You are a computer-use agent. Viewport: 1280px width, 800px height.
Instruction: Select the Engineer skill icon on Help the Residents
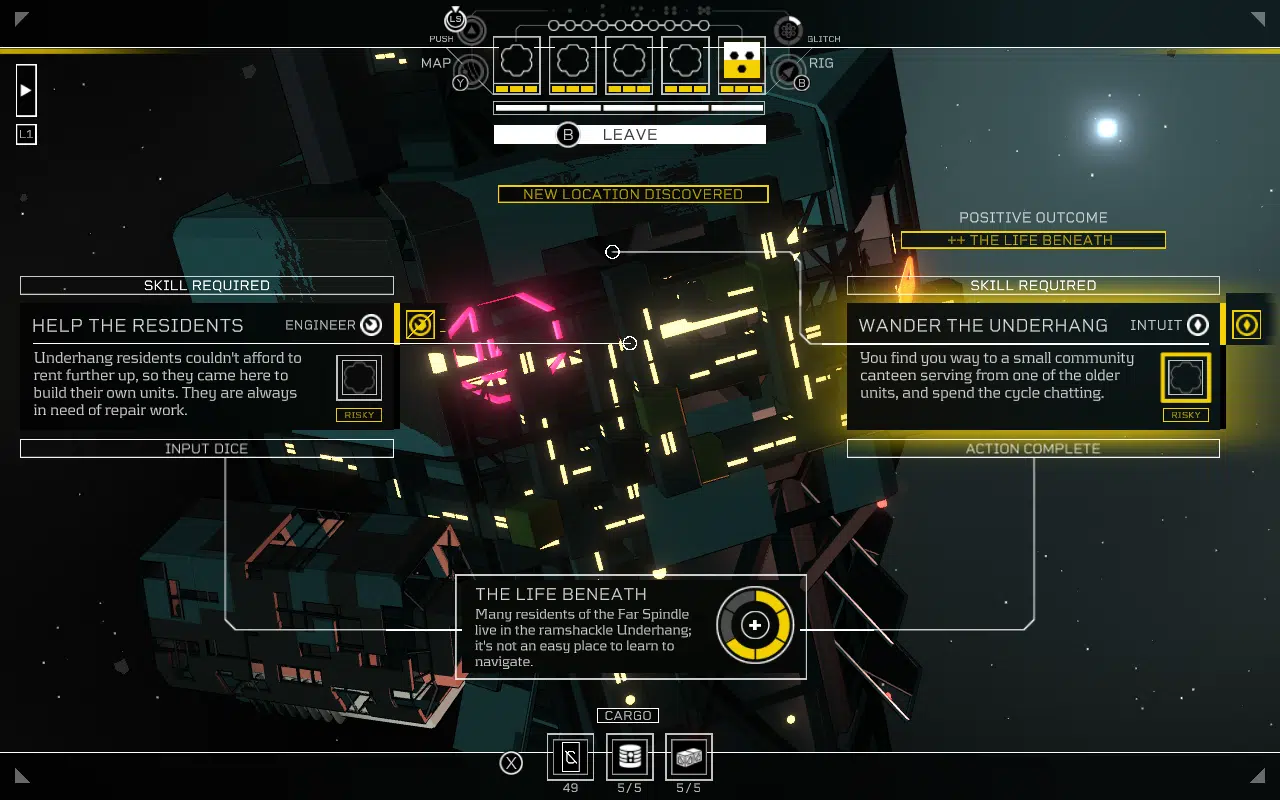point(370,325)
